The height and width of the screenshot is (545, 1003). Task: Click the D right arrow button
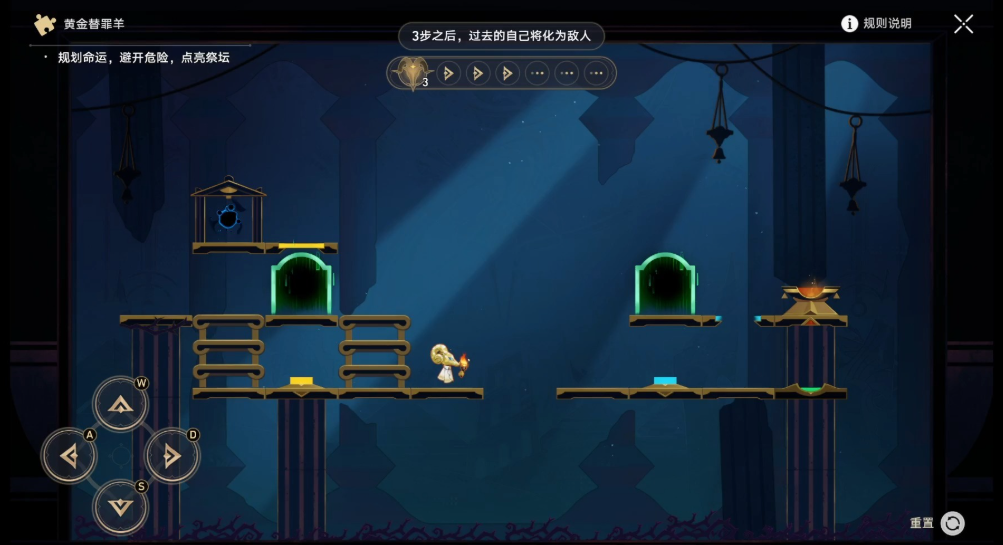click(x=172, y=456)
